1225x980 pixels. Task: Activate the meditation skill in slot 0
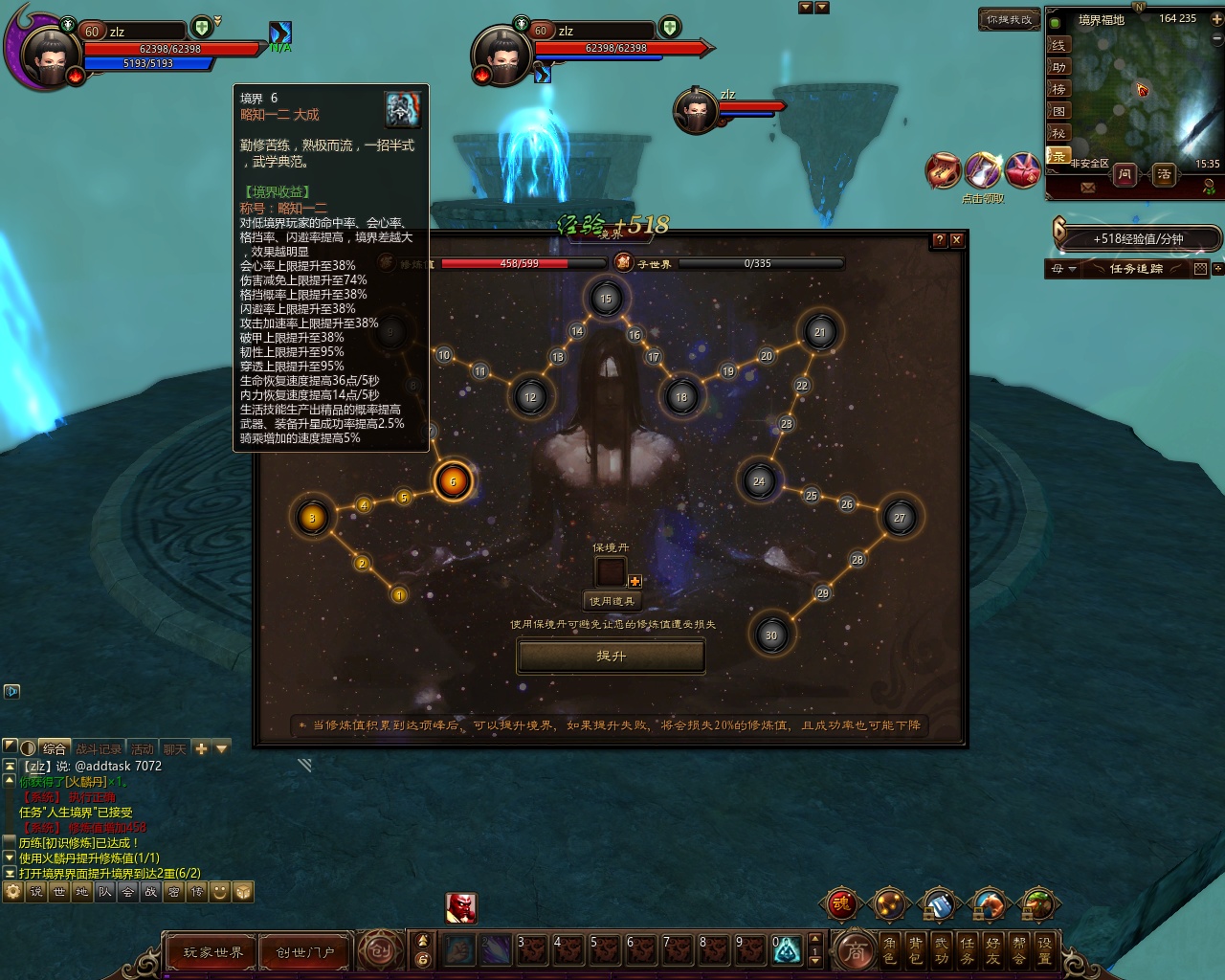click(x=786, y=949)
